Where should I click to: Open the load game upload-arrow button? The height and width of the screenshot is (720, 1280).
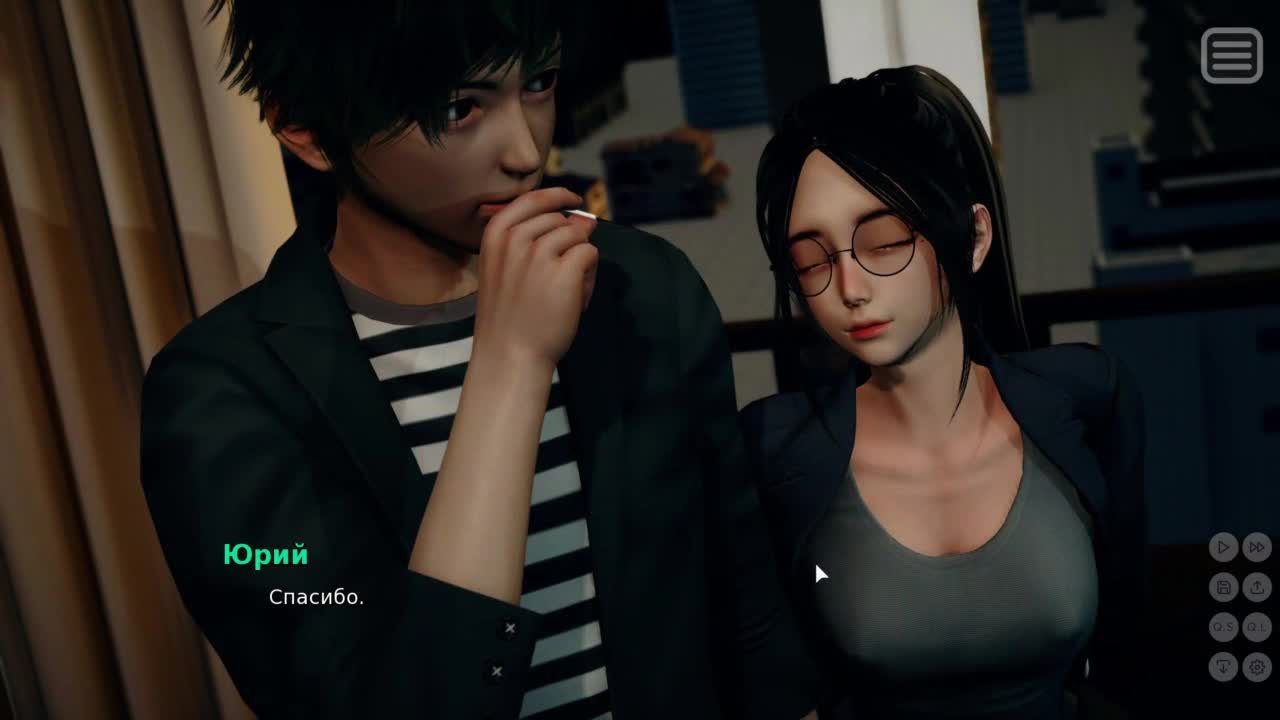1257,587
